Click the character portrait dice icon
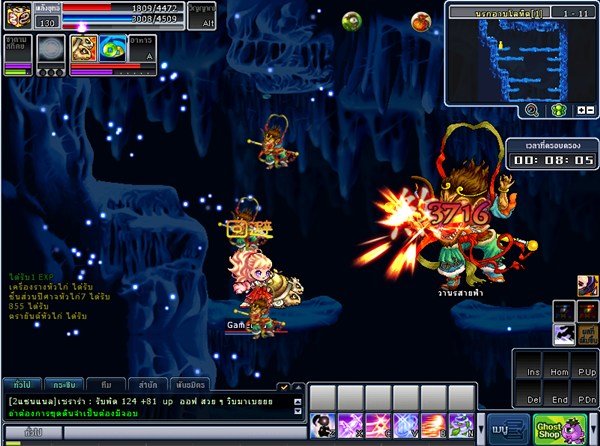Image resolution: width=600 pixels, height=446 pixels. tap(17, 12)
